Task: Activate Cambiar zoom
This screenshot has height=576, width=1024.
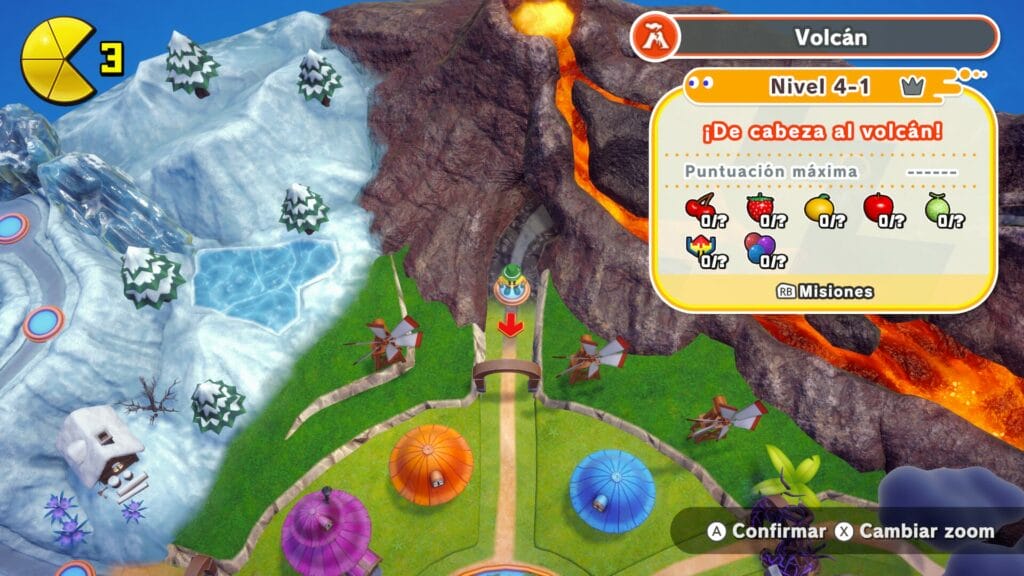Action: (x=916, y=531)
